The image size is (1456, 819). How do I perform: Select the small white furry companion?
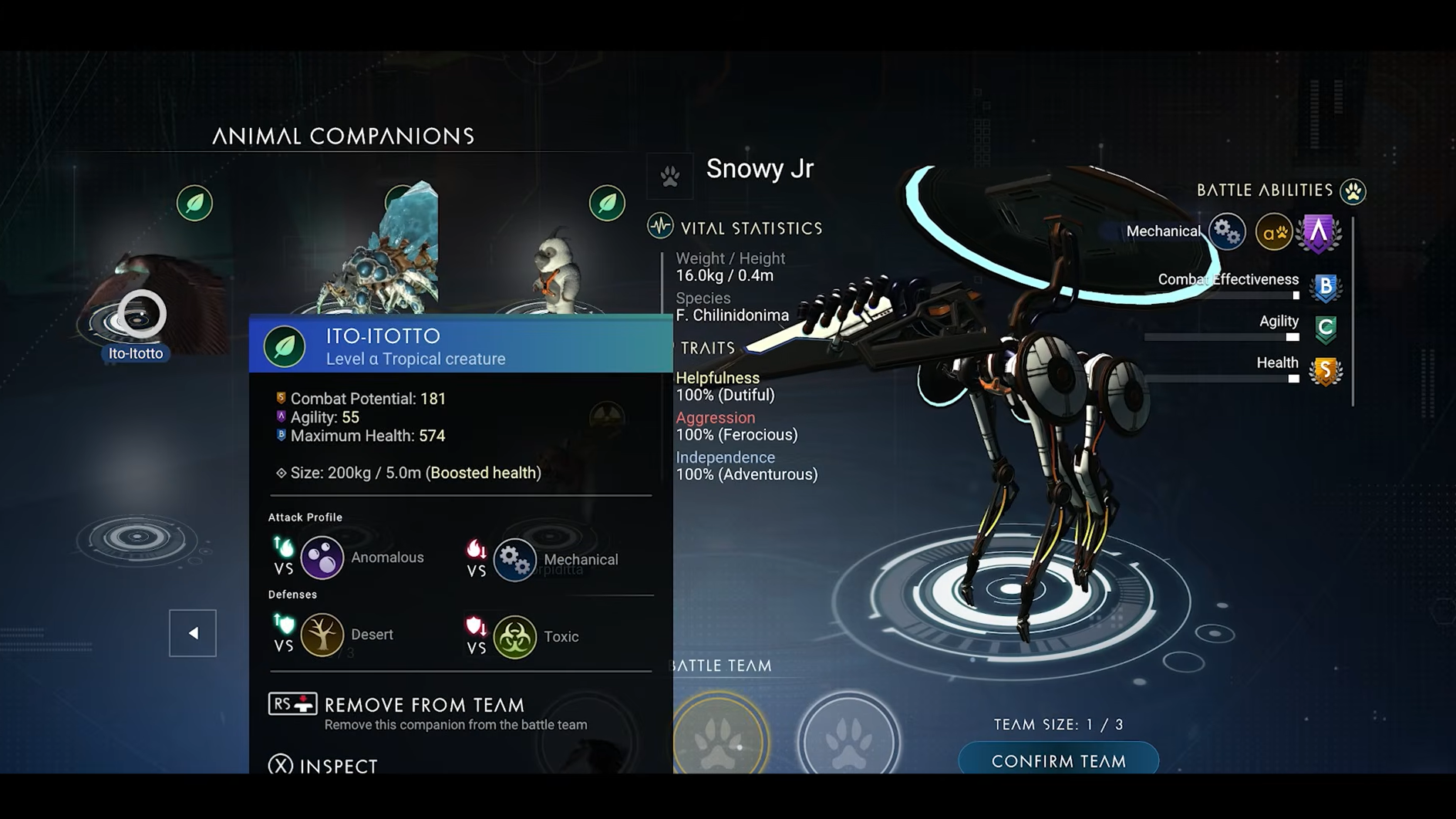[x=557, y=270]
